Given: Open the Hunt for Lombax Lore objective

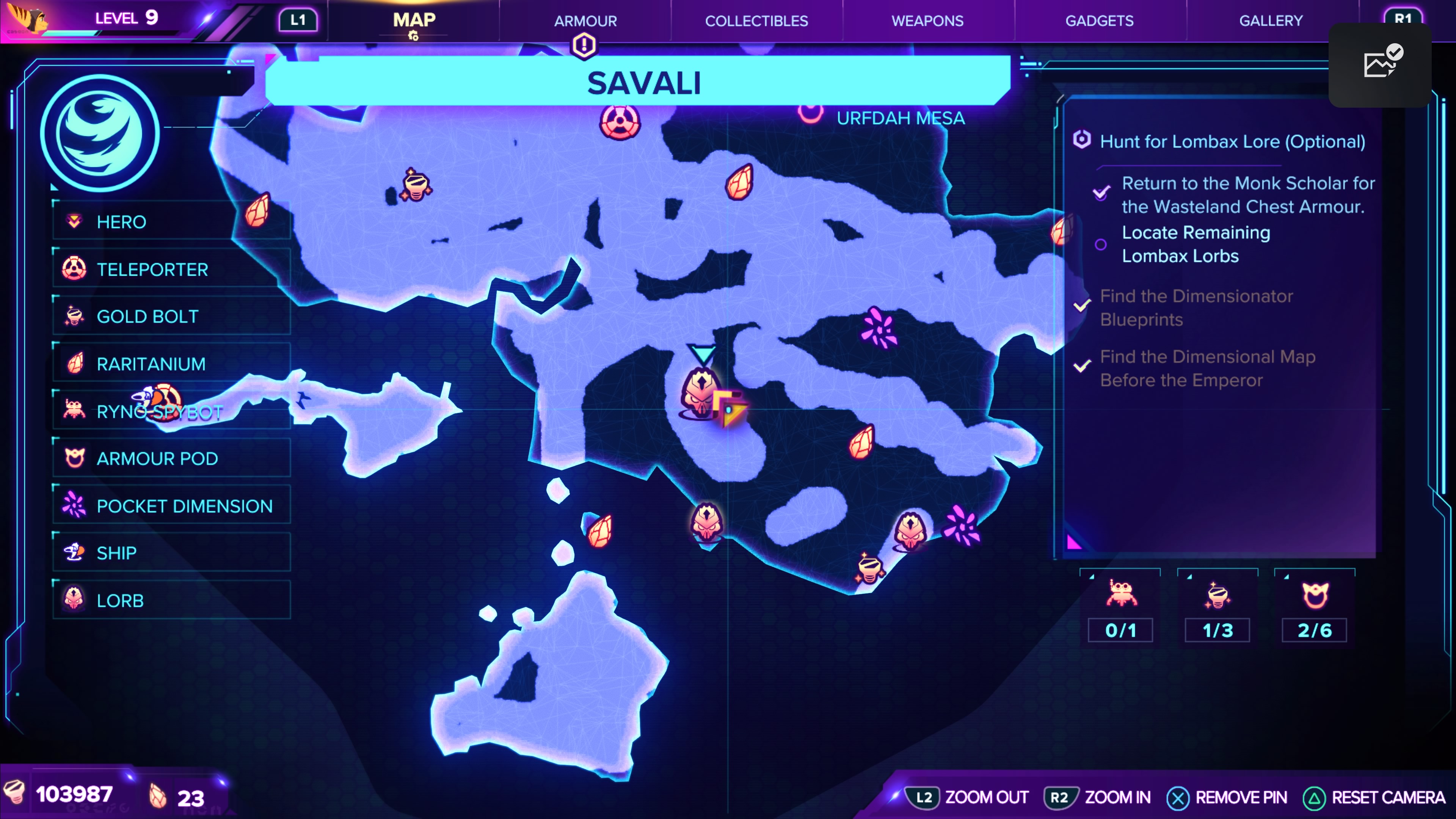Looking at the screenshot, I should 1232,141.
